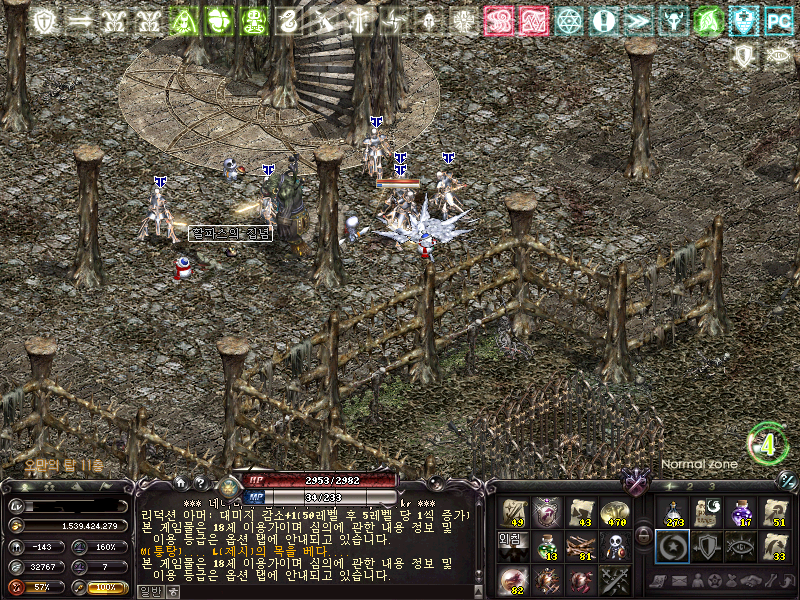Image resolution: width=800 pixels, height=600 pixels.
Task: Switch to hotbar page 3
Action: [713, 486]
